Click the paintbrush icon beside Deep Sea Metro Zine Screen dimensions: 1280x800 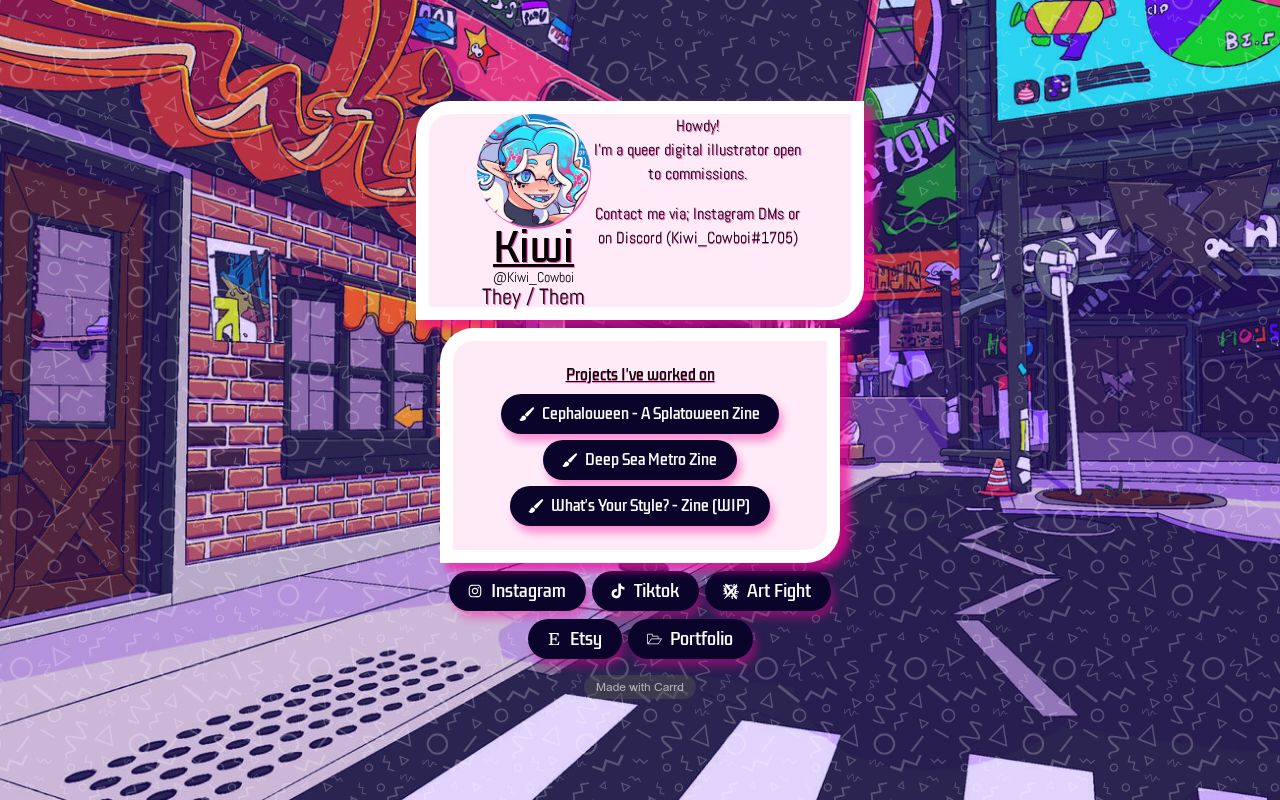[570, 460]
